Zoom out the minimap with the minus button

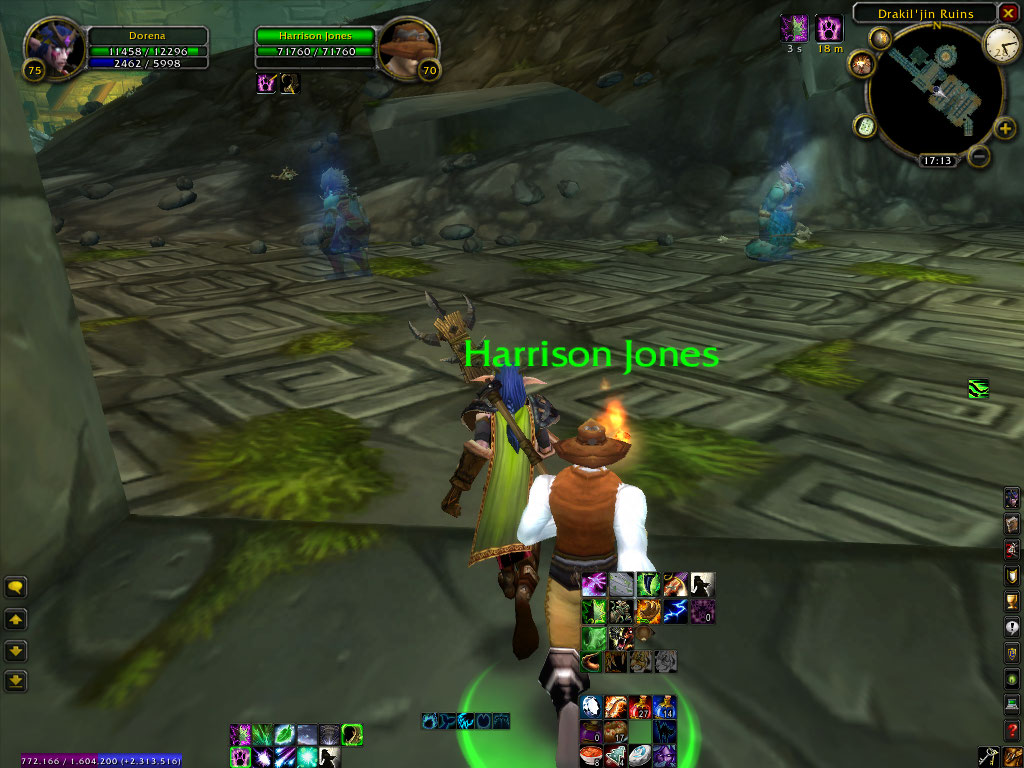[x=979, y=156]
